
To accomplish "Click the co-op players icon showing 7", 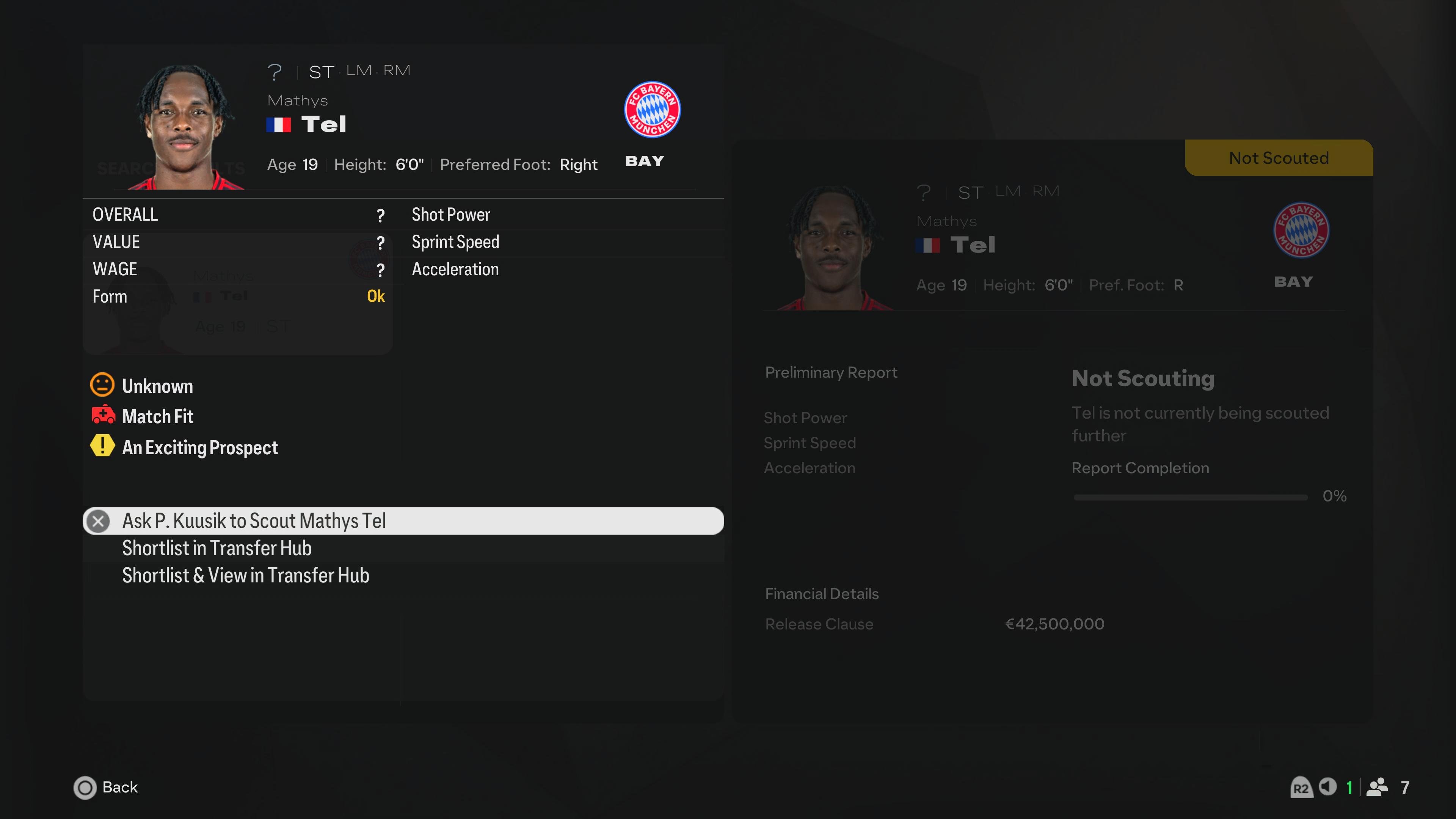I will [x=1378, y=788].
